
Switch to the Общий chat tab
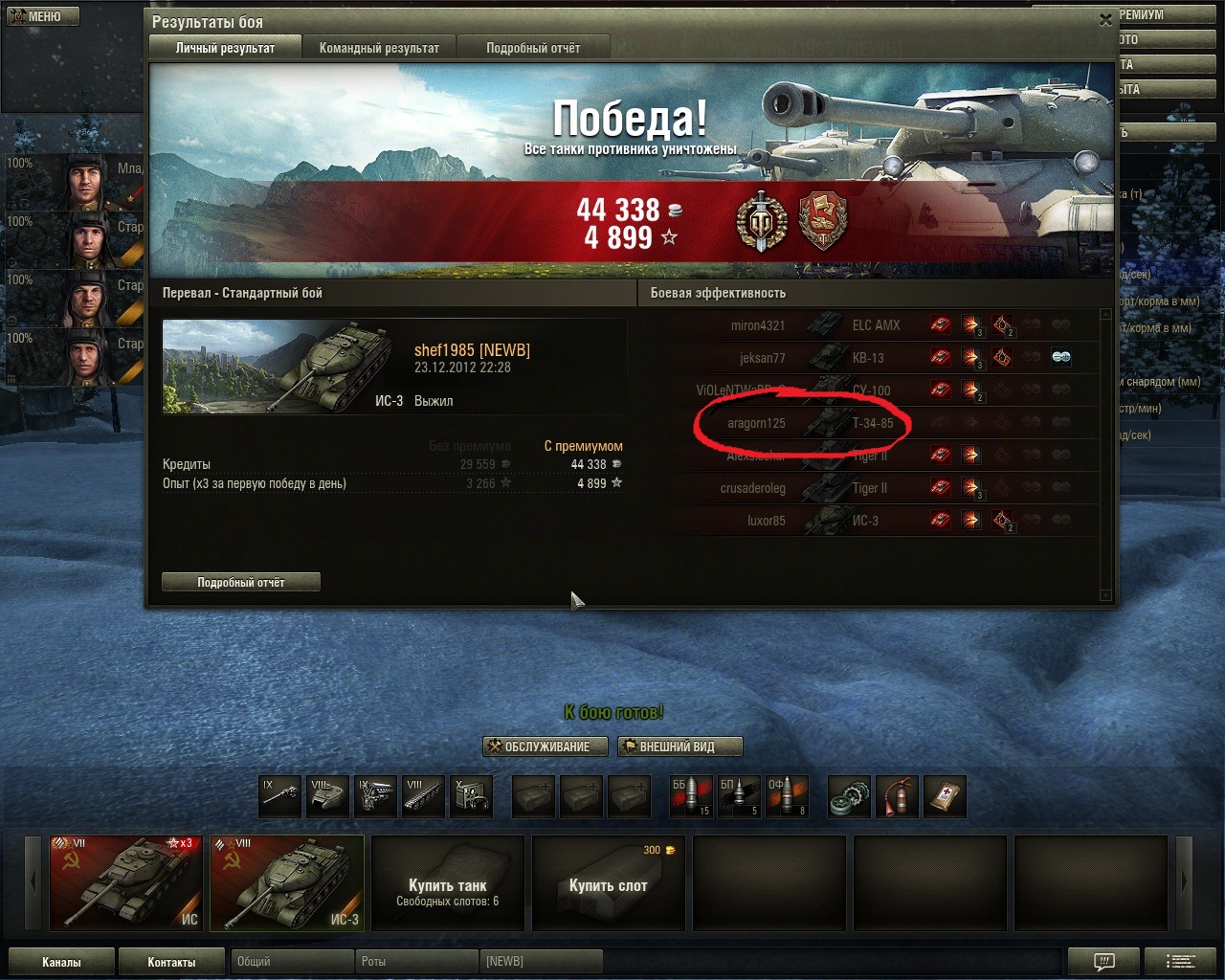[x=290, y=961]
